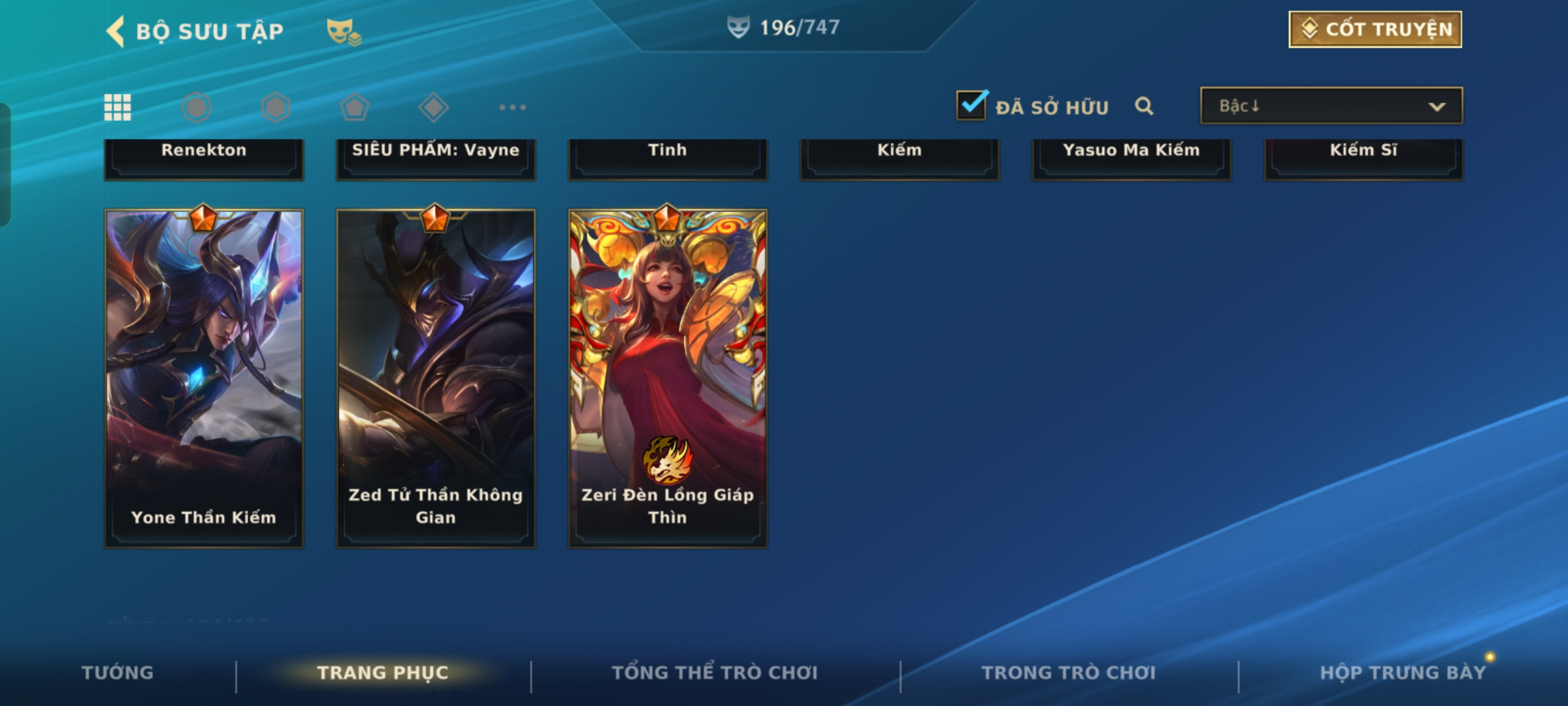Choose the Yasuo Ma Kiếm skin card
1568x706 pixels.
(x=1132, y=157)
